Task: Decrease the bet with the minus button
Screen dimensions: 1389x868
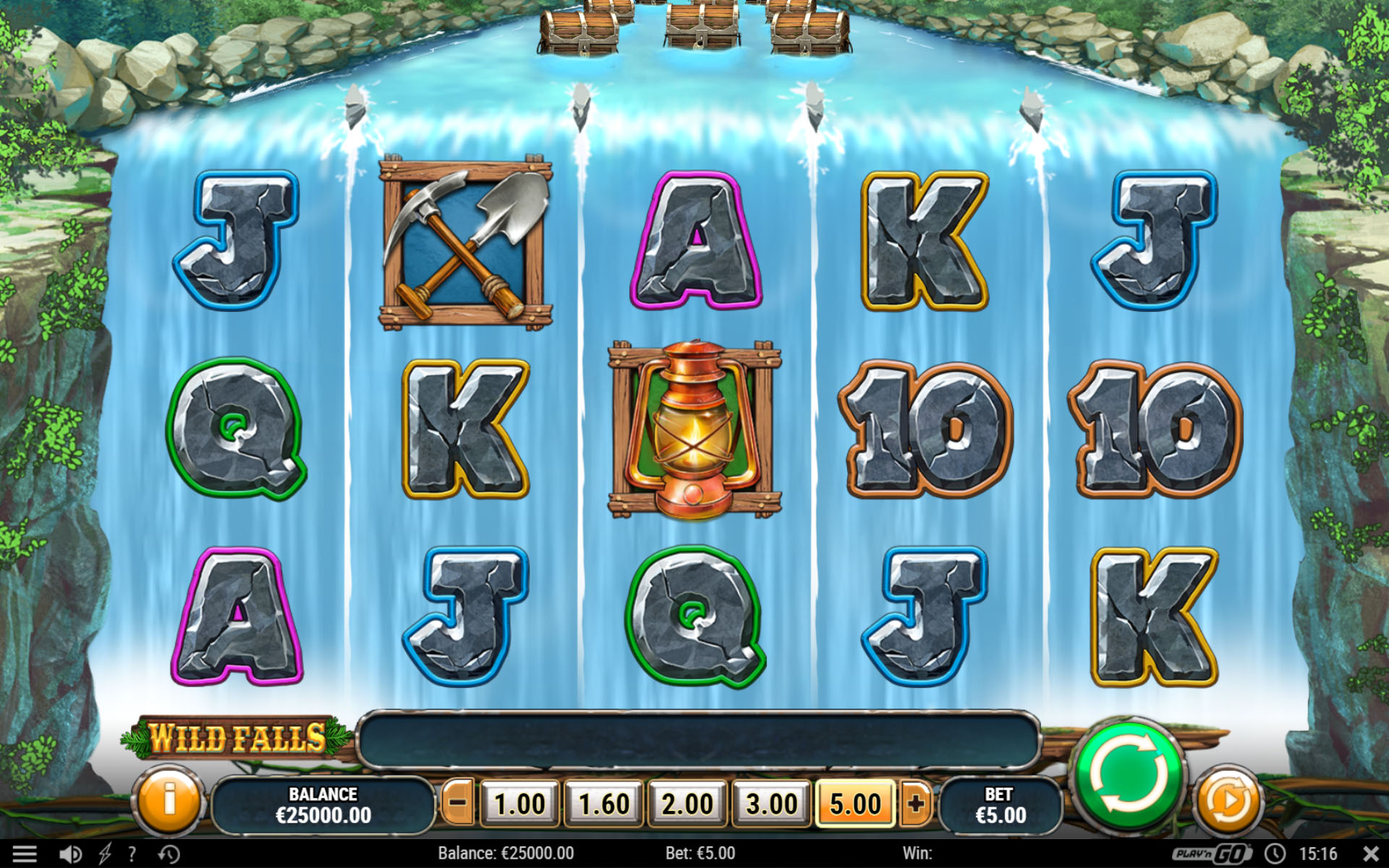Action: click(457, 803)
